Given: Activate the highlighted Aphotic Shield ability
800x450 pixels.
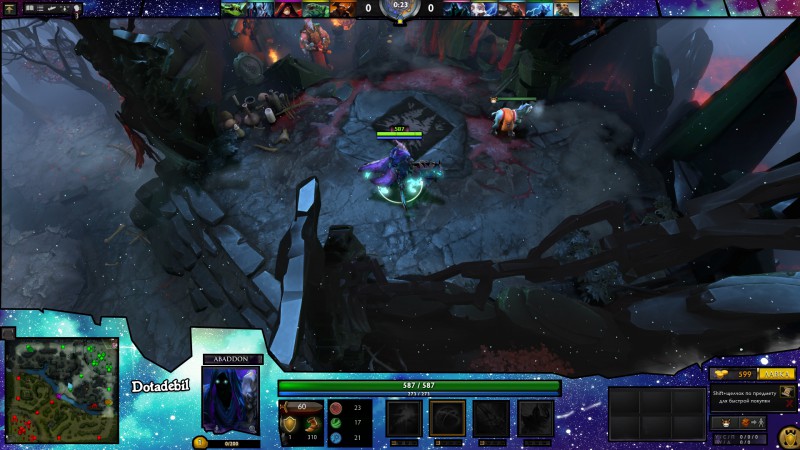Looking at the screenshot, I should pos(447,418).
